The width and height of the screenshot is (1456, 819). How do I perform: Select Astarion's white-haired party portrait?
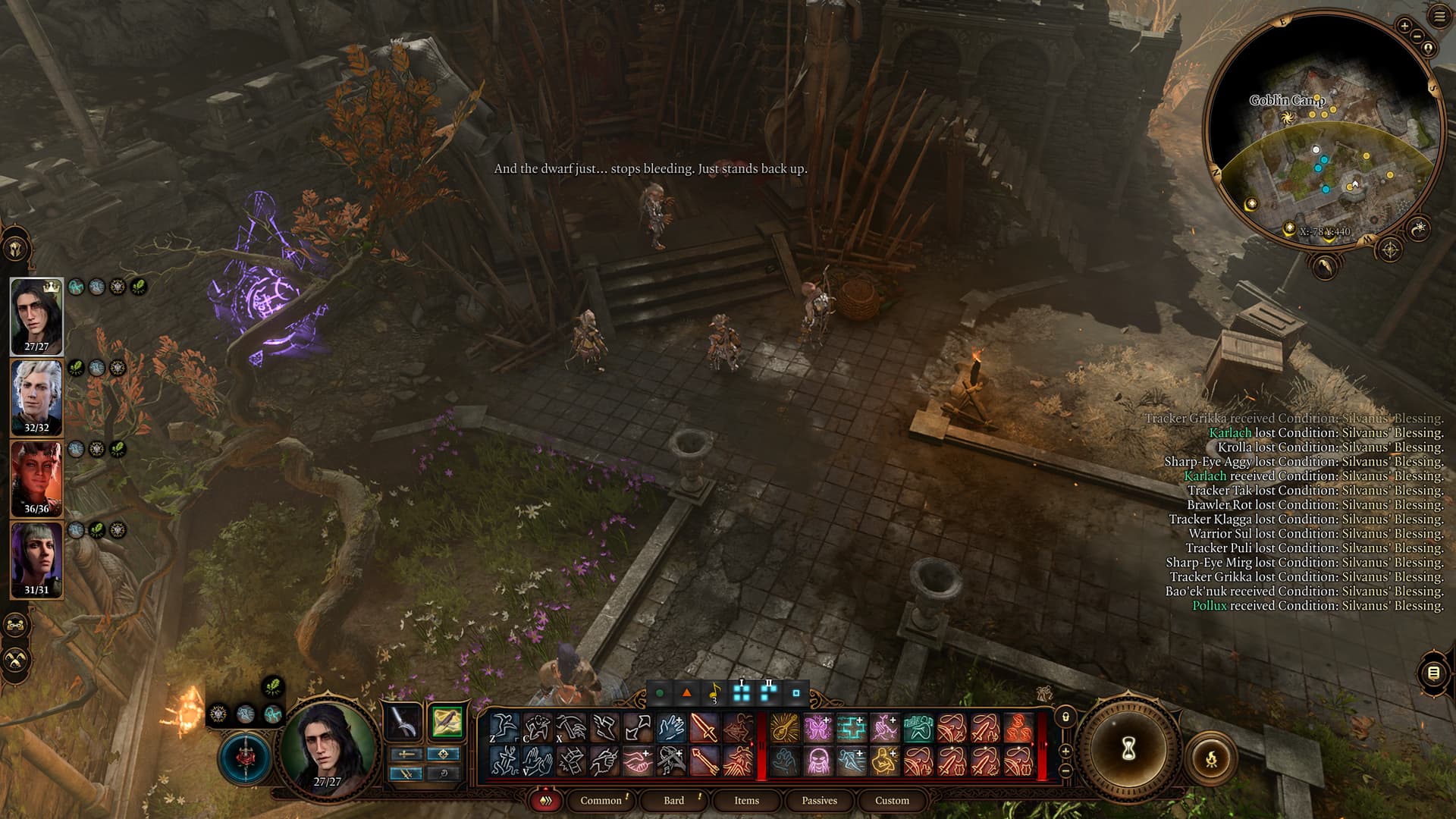pos(36,397)
